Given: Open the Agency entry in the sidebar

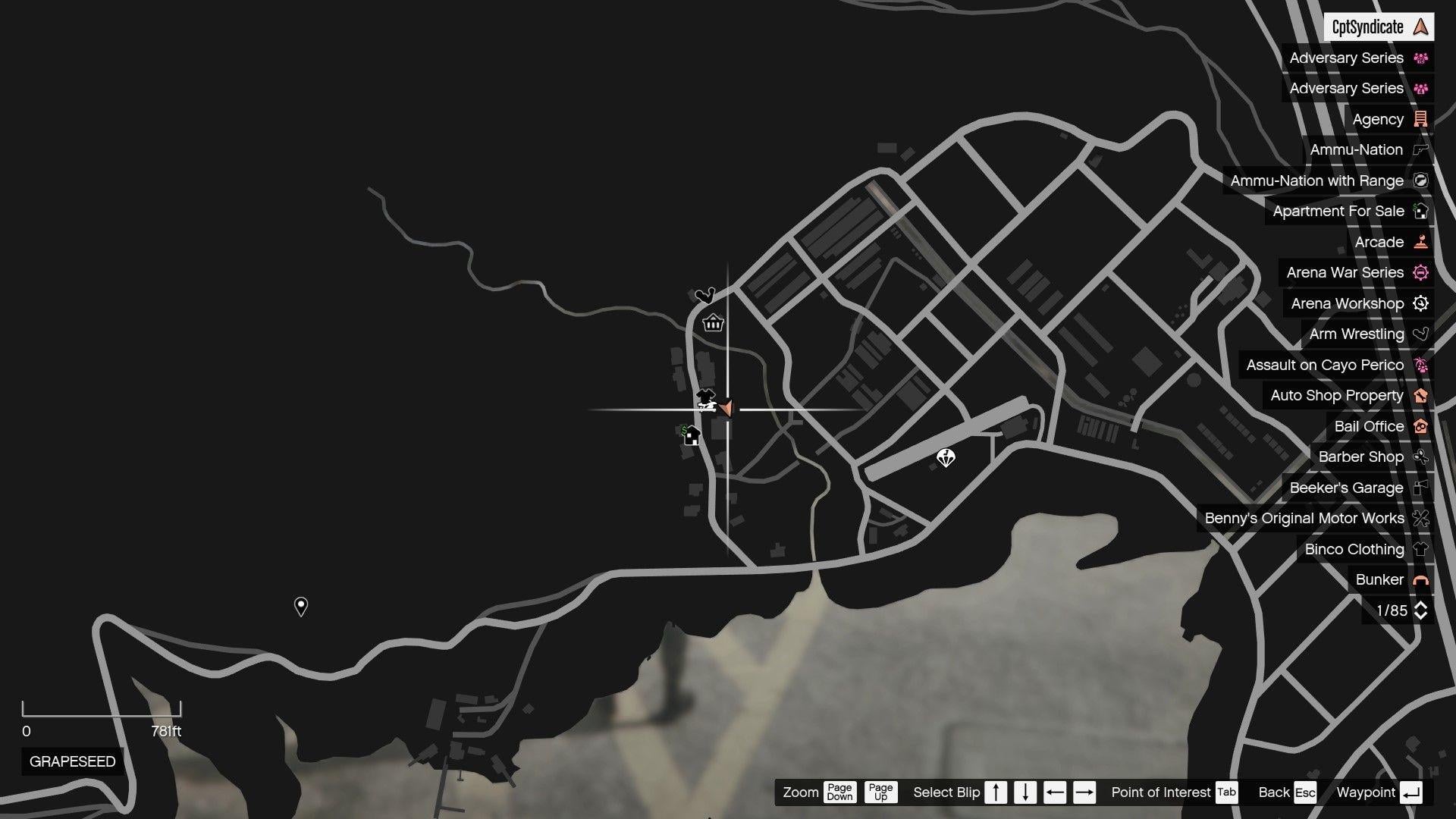Looking at the screenshot, I should (1380, 119).
